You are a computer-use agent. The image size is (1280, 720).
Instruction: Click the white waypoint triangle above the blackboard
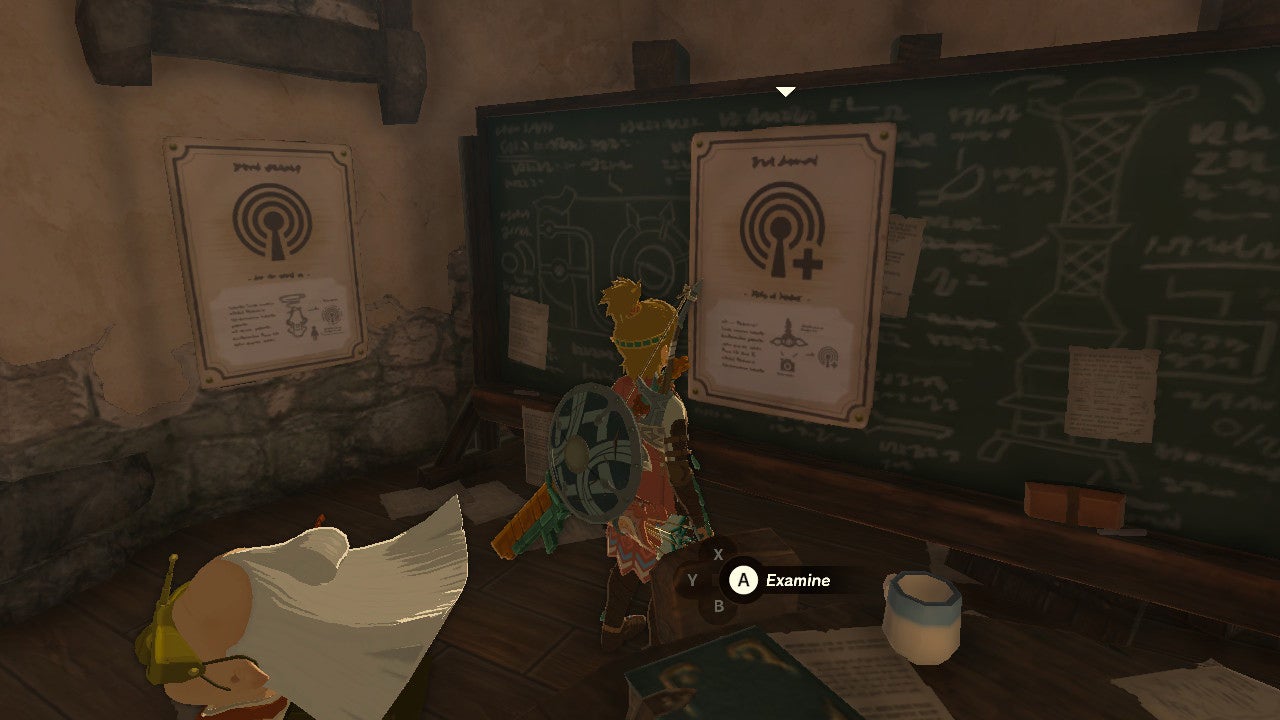785,89
